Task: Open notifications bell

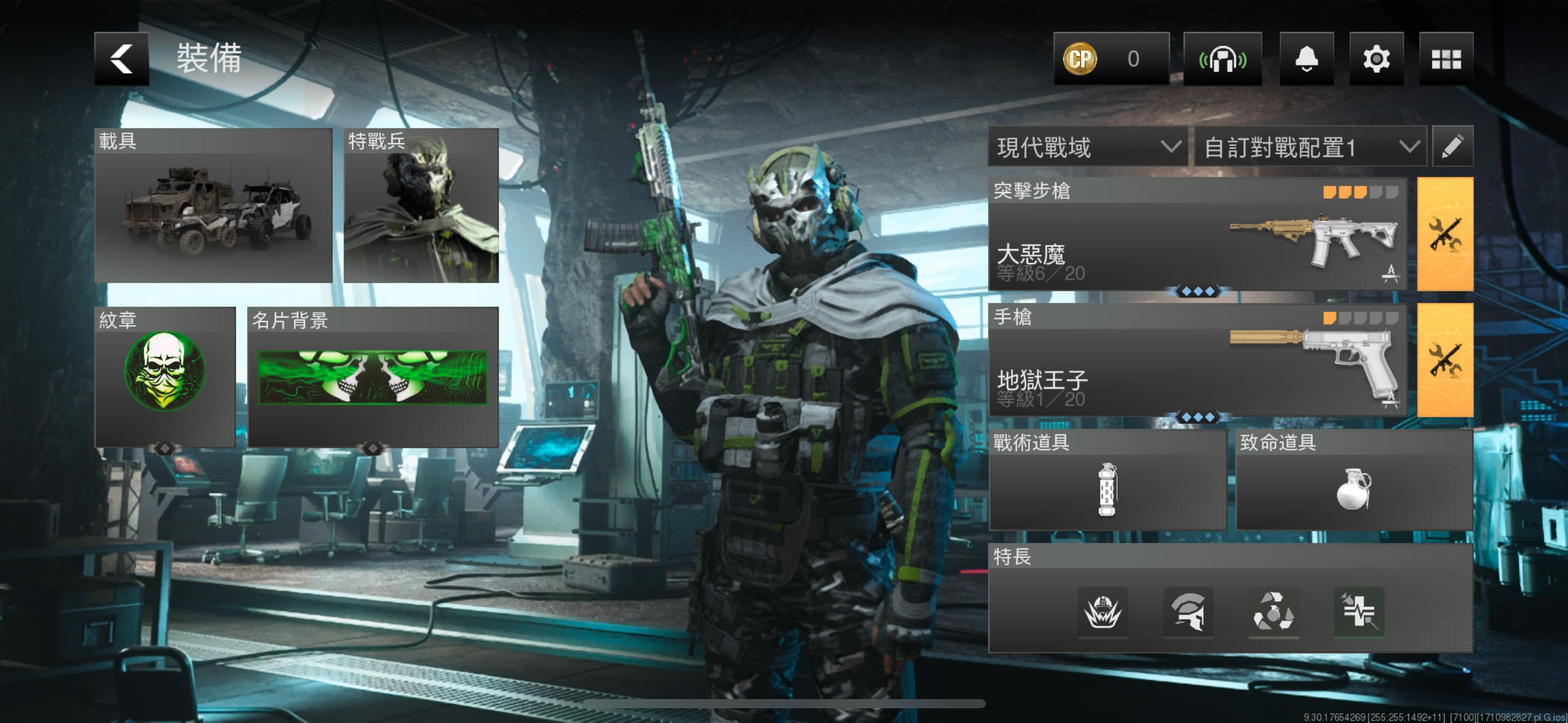Action: coord(1307,59)
